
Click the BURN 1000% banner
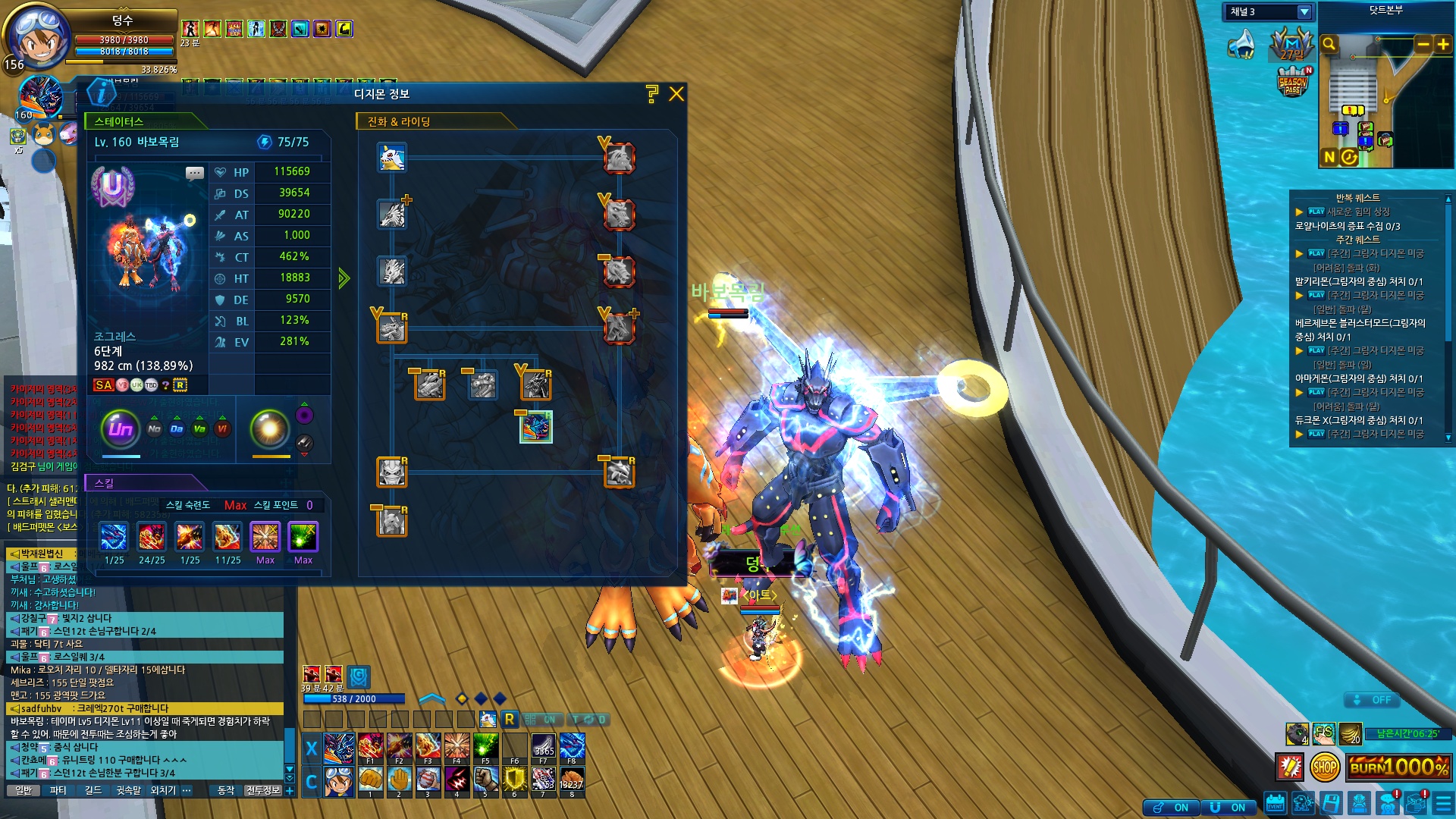click(1399, 767)
